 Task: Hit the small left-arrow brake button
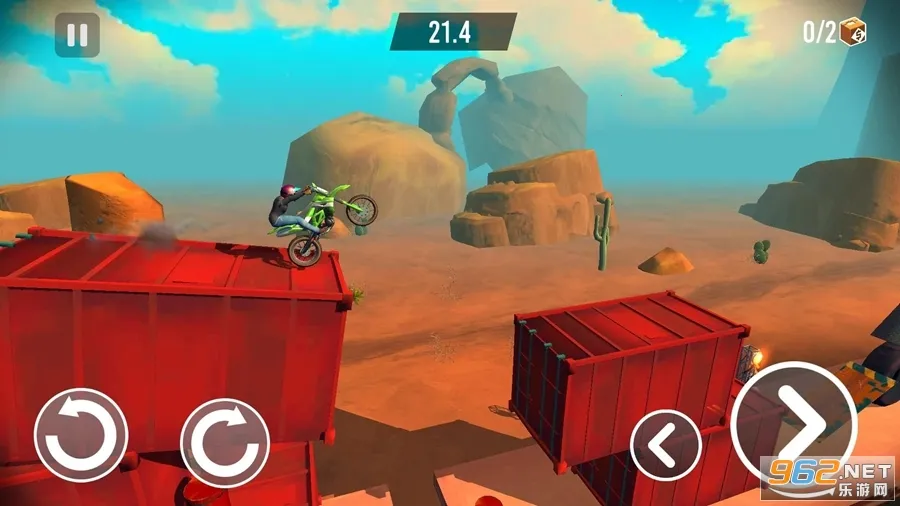665,444
